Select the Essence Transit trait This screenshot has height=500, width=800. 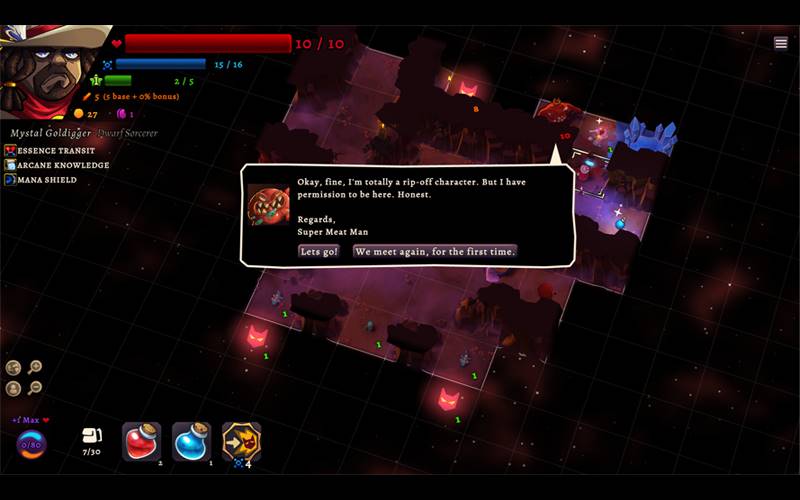[x=56, y=150]
